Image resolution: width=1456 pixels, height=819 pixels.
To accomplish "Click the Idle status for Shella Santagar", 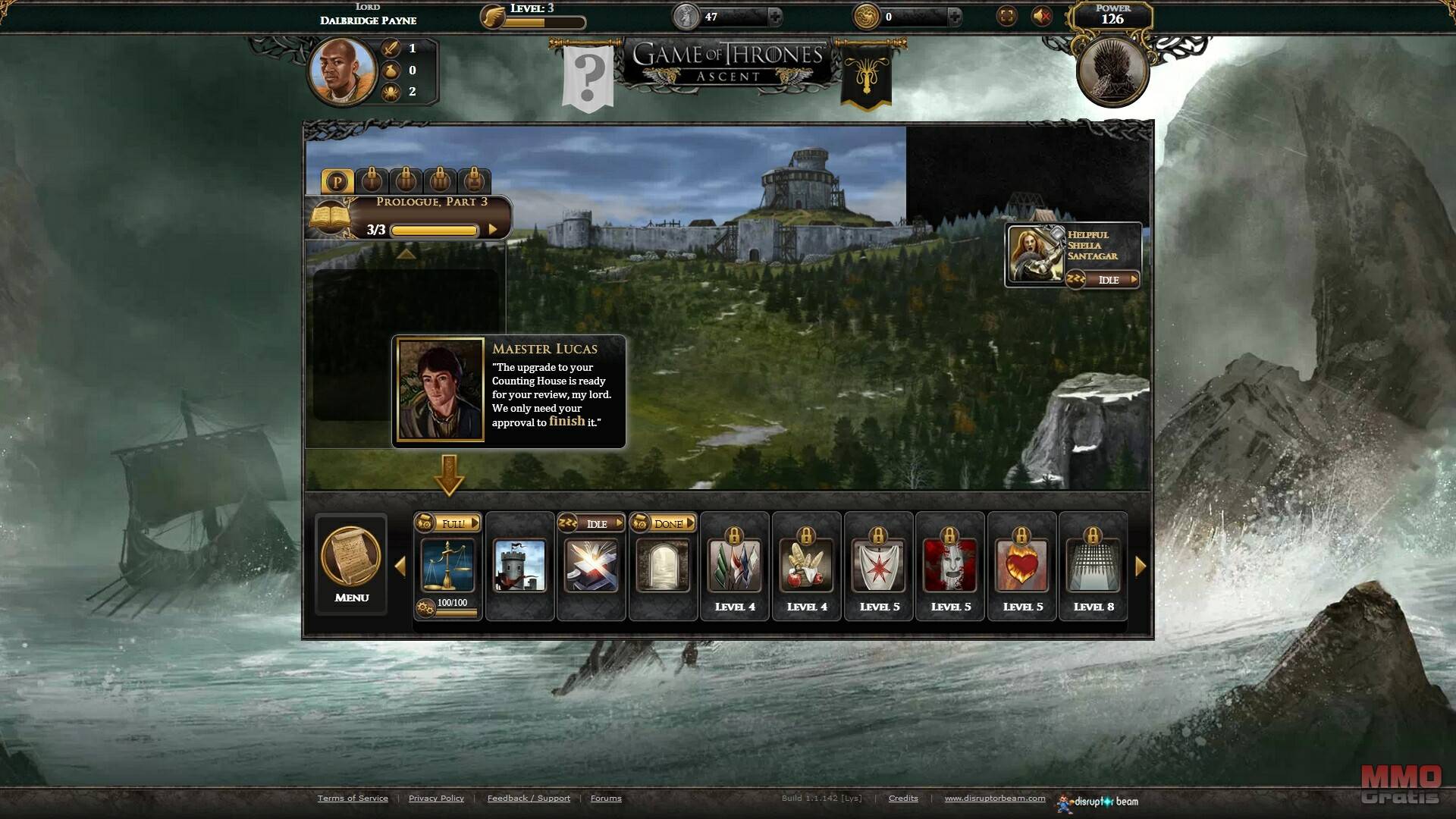I will pyautogui.click(x=1109, y=280).
